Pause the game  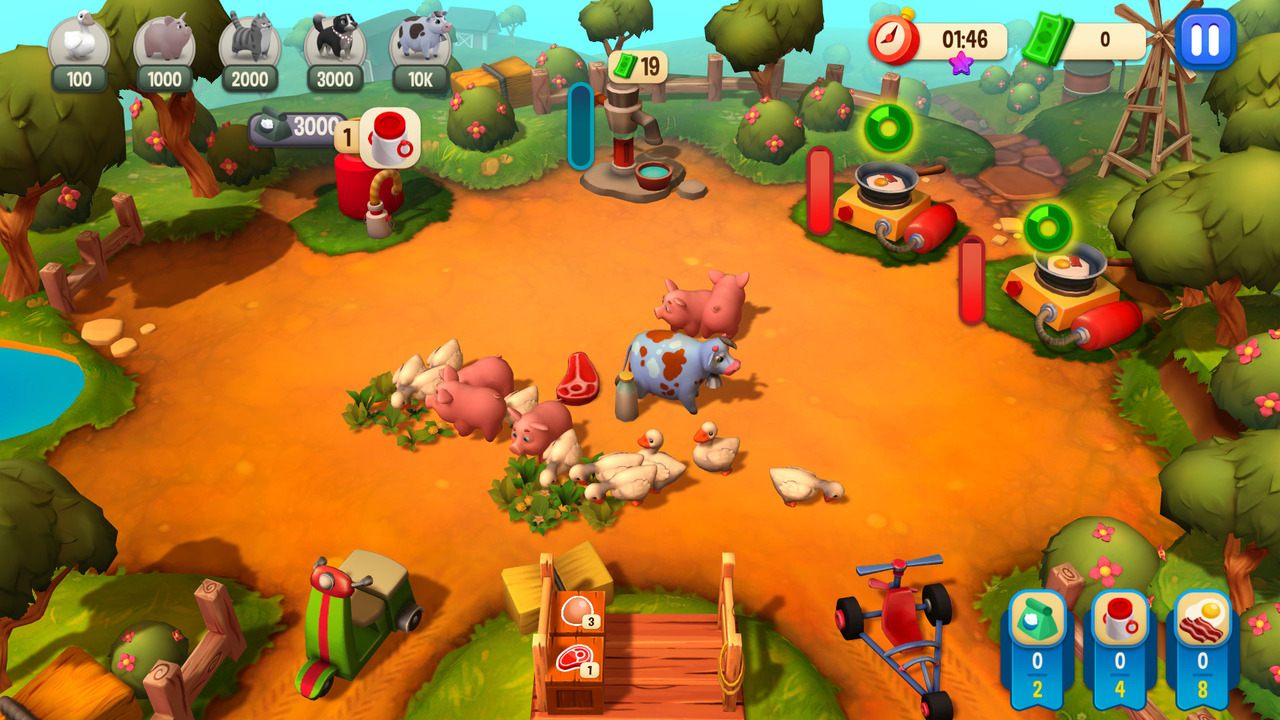[x=1202, y=40]
